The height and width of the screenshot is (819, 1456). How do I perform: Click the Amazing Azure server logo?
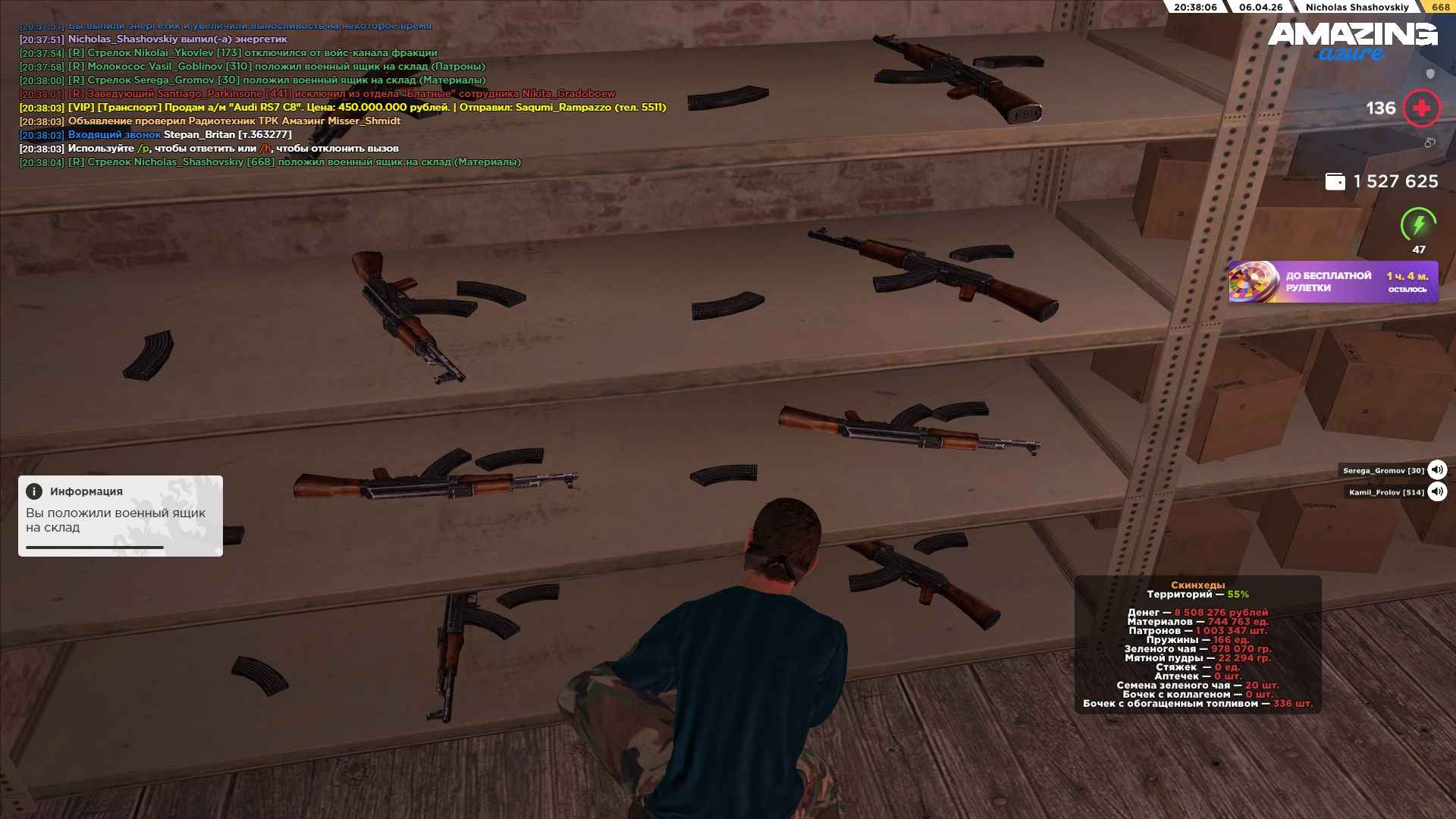[1352, 41]
